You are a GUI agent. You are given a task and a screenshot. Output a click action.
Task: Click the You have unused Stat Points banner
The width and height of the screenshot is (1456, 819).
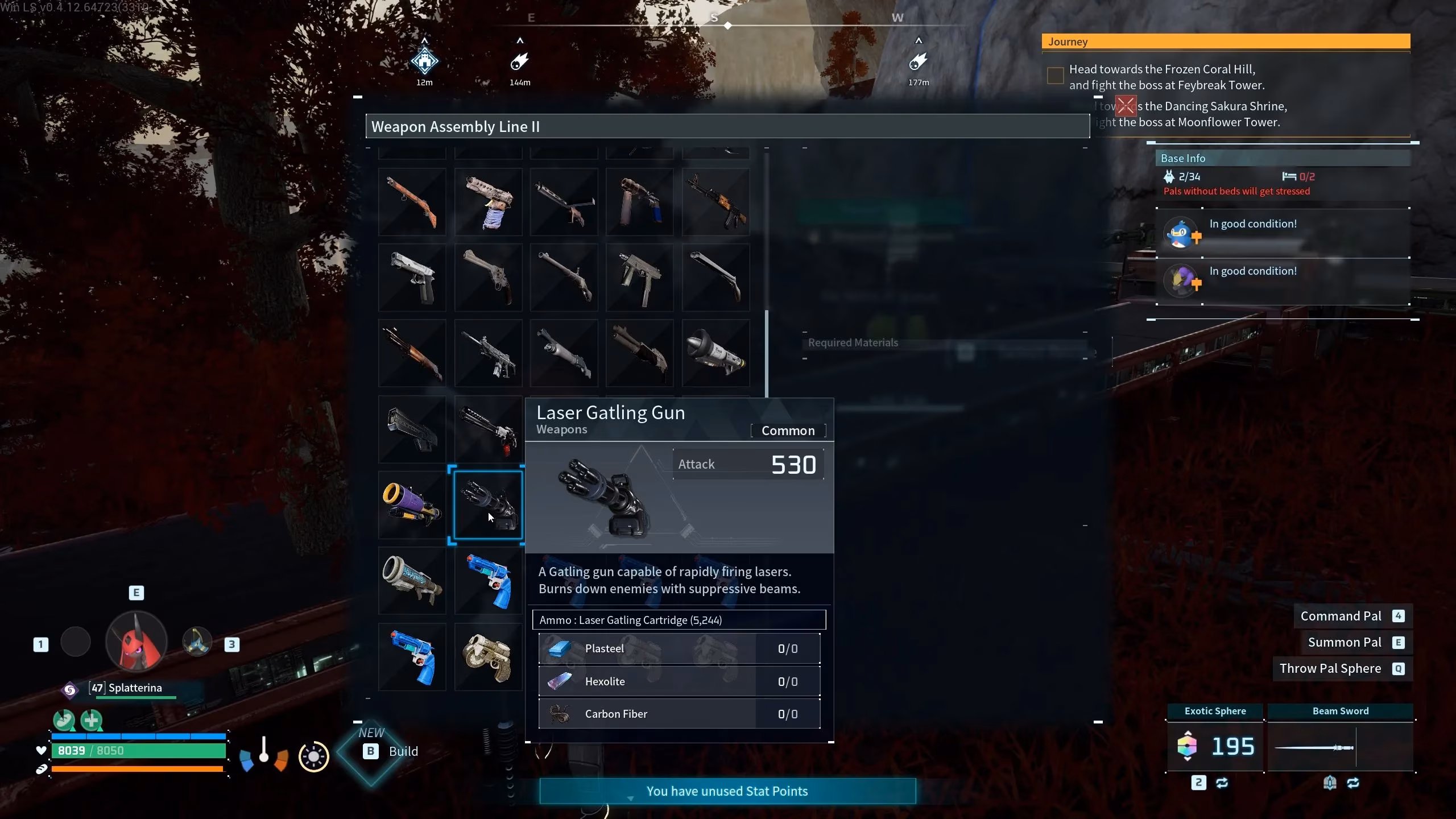pyautogui.click(x=727, y=791)
